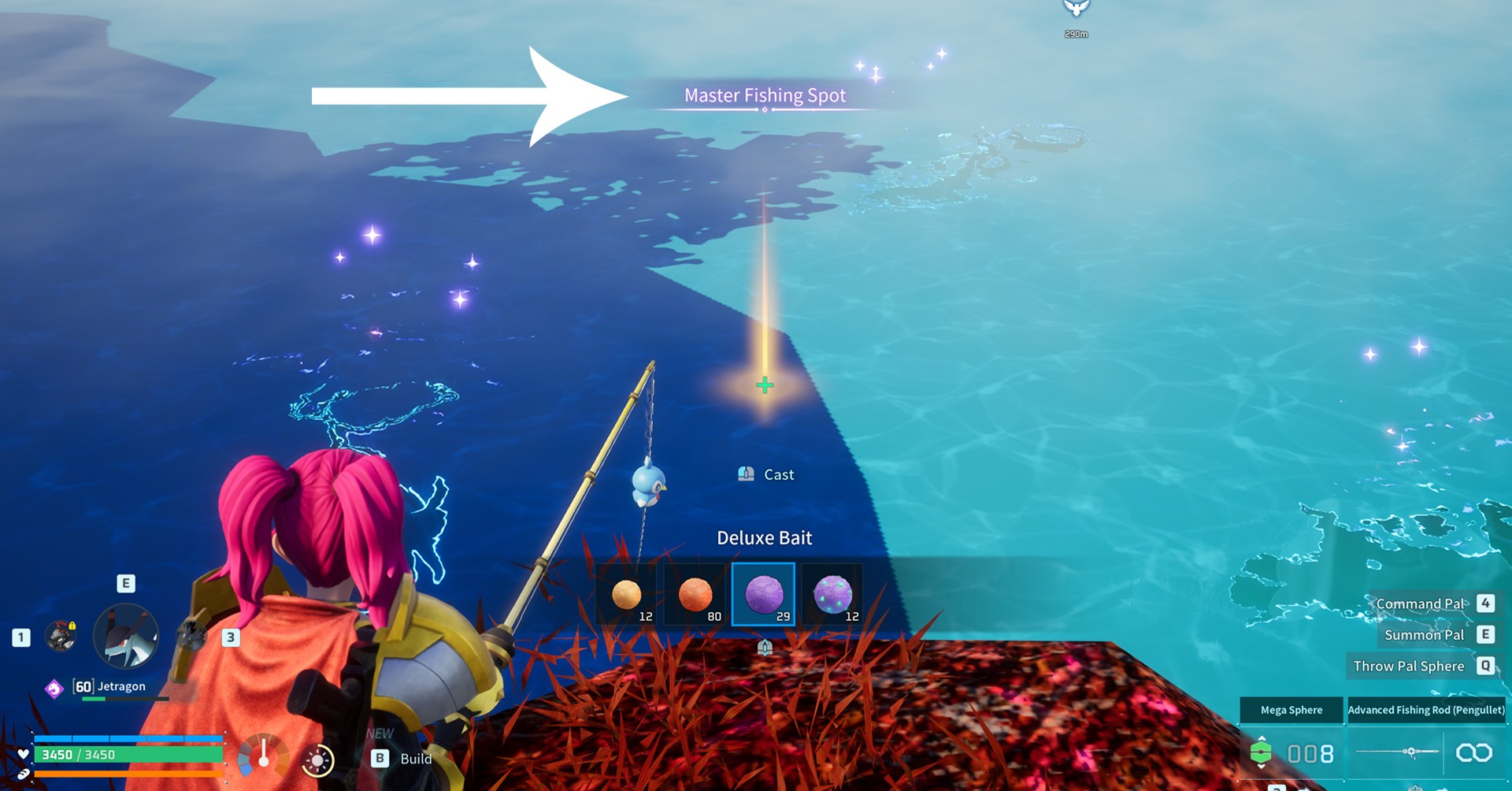Click the Build menu label
Viewport: 1512px width, 791px height.
pos(415,759)
